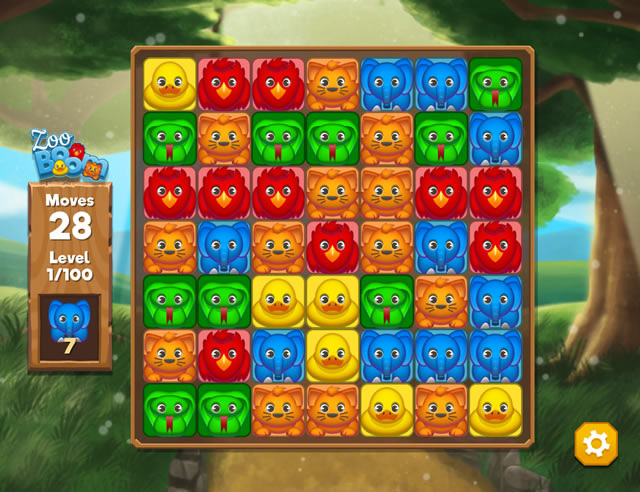
Task: Tap the green owl tile in the top-right corner
Action: click(495, 84)
